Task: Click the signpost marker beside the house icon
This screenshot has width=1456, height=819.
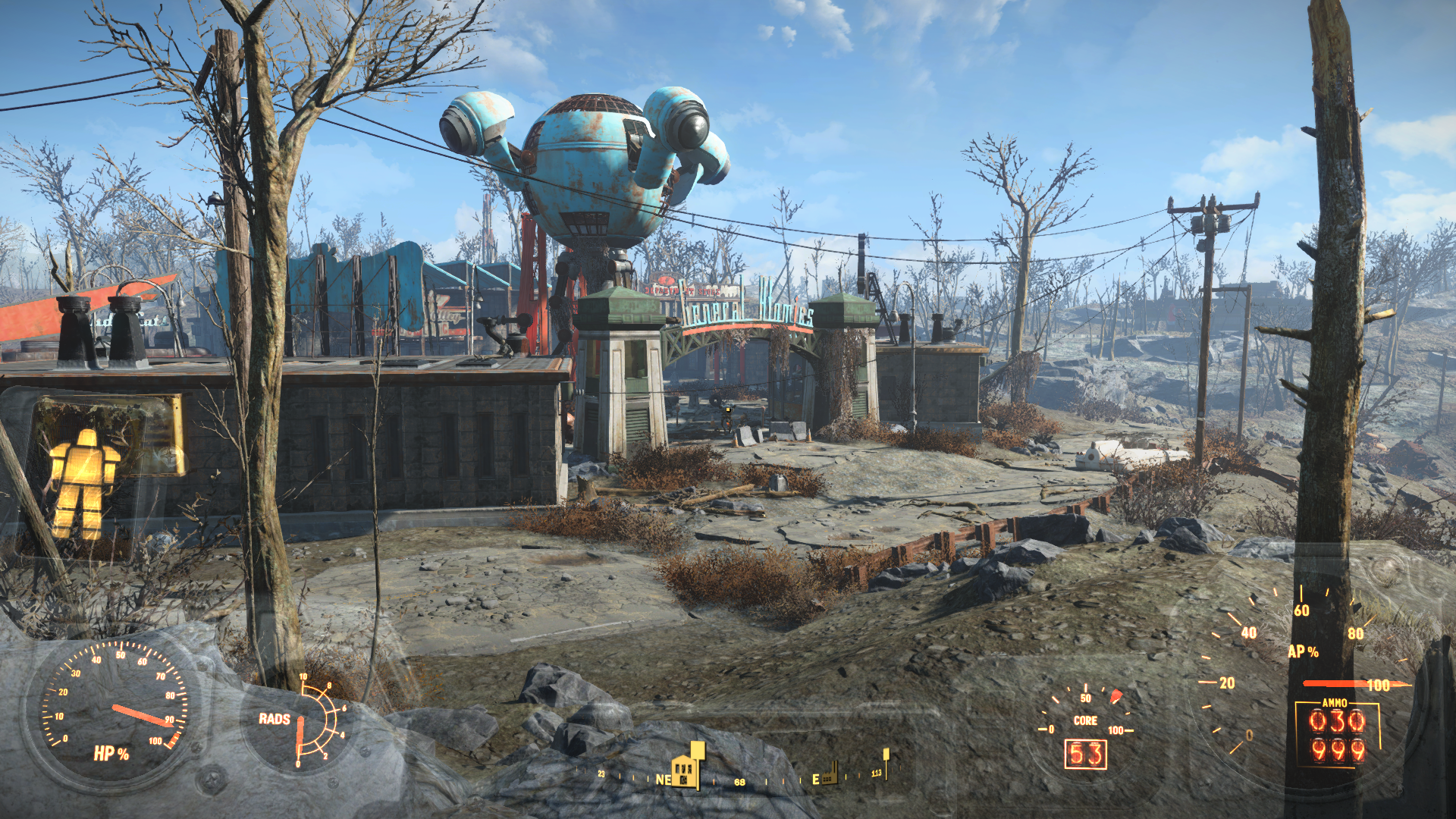Action: tap(698, 752)
